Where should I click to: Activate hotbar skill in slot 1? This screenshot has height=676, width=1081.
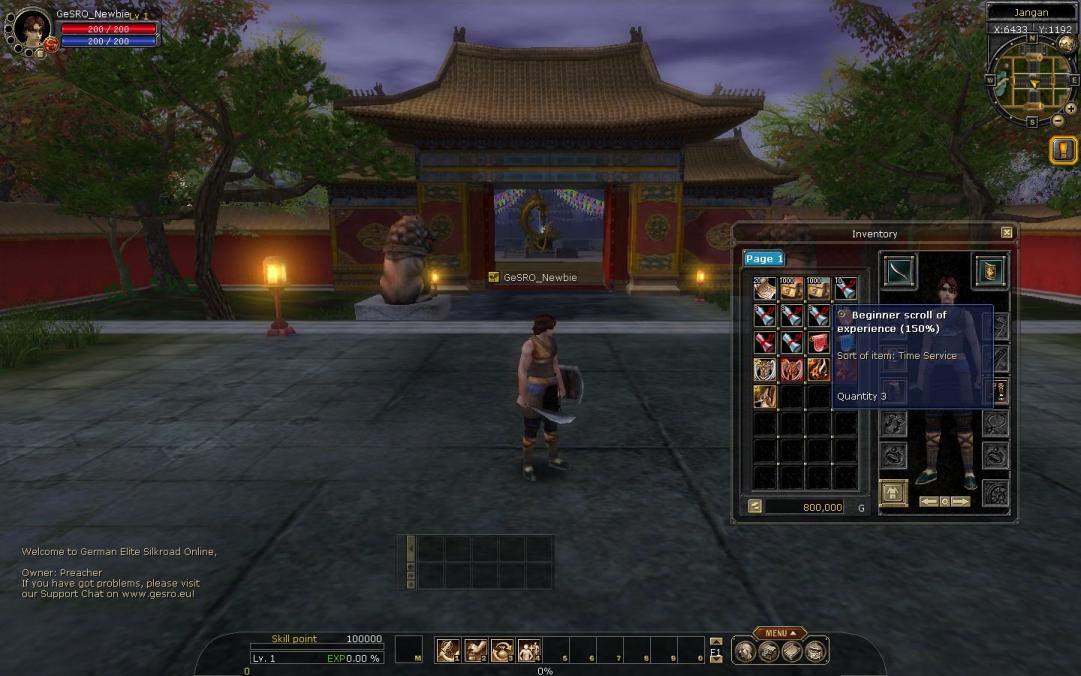click(x=448, y=650)
